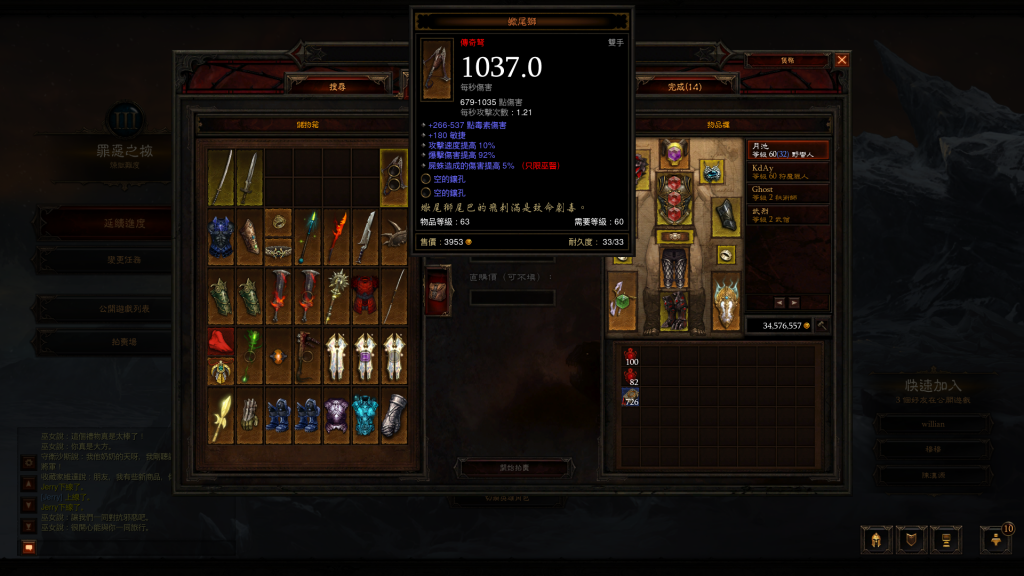Select the silver gauntlet in stash
Screen dimensions: 1024x576
pyautogui.click(x=395, y=415)
